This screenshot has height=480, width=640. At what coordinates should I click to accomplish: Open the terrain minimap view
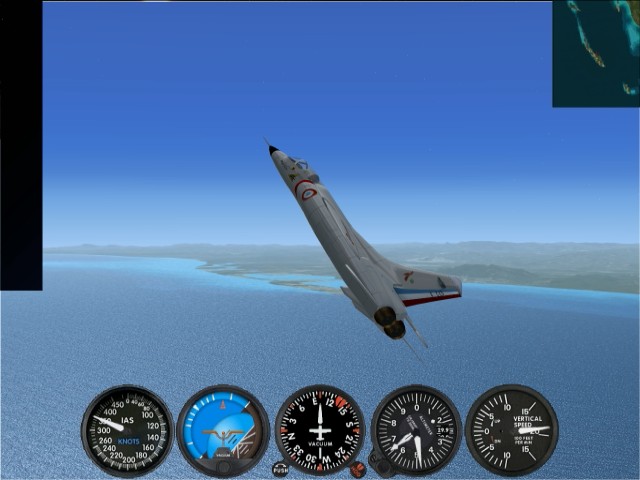[596, 53]
